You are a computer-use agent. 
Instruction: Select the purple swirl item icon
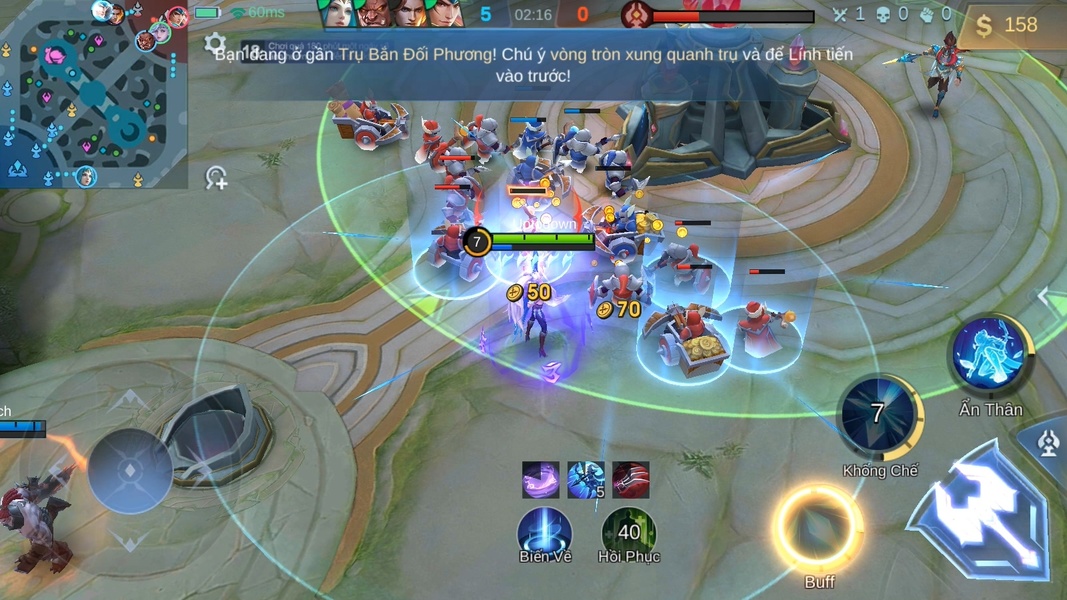(541, 480)
